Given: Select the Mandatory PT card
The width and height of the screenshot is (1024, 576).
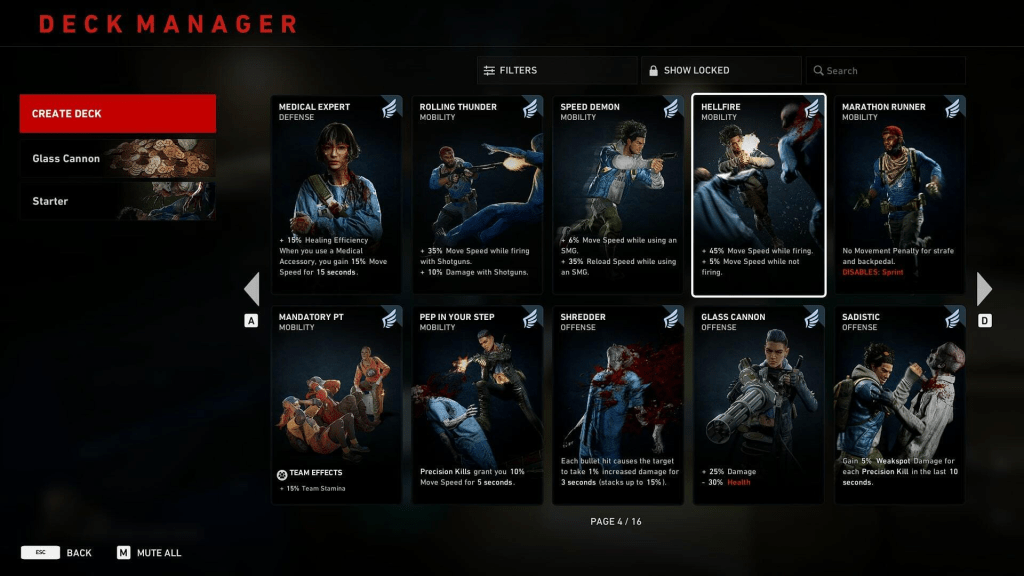Looking at the screenshot, I should click(337, 405).
